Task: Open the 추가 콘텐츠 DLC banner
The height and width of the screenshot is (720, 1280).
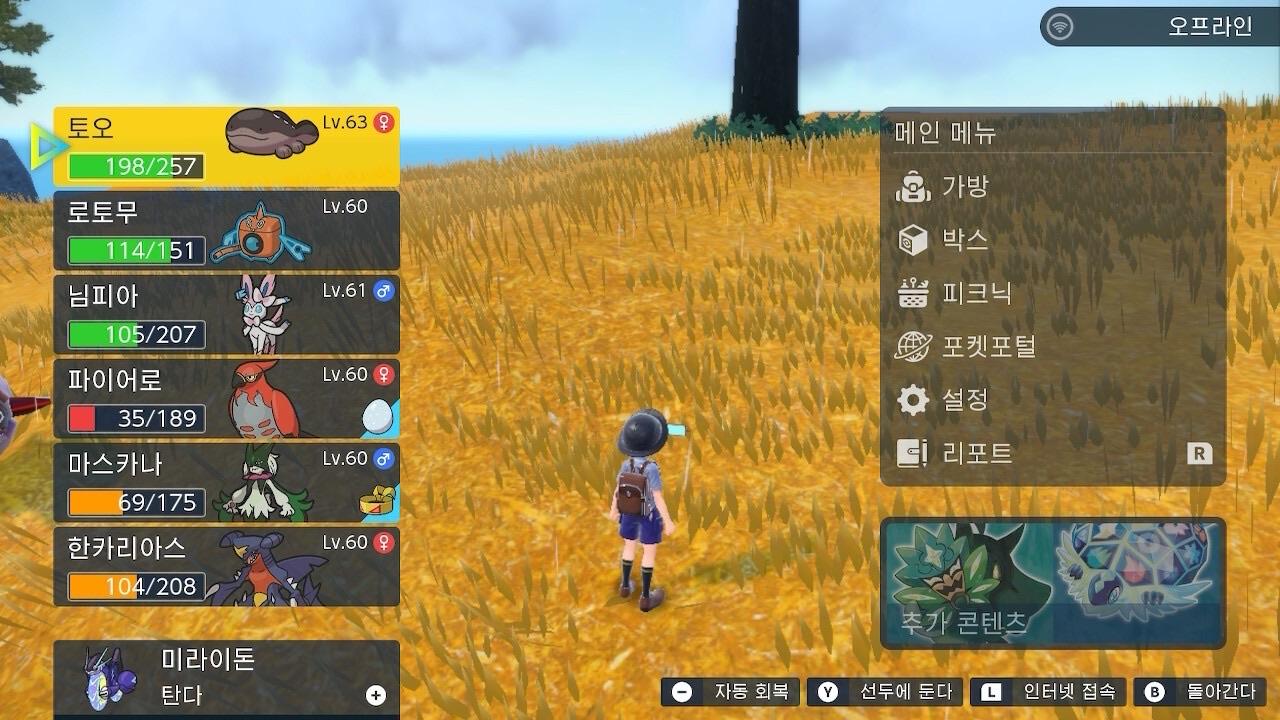Action: tap(1052, 583)
